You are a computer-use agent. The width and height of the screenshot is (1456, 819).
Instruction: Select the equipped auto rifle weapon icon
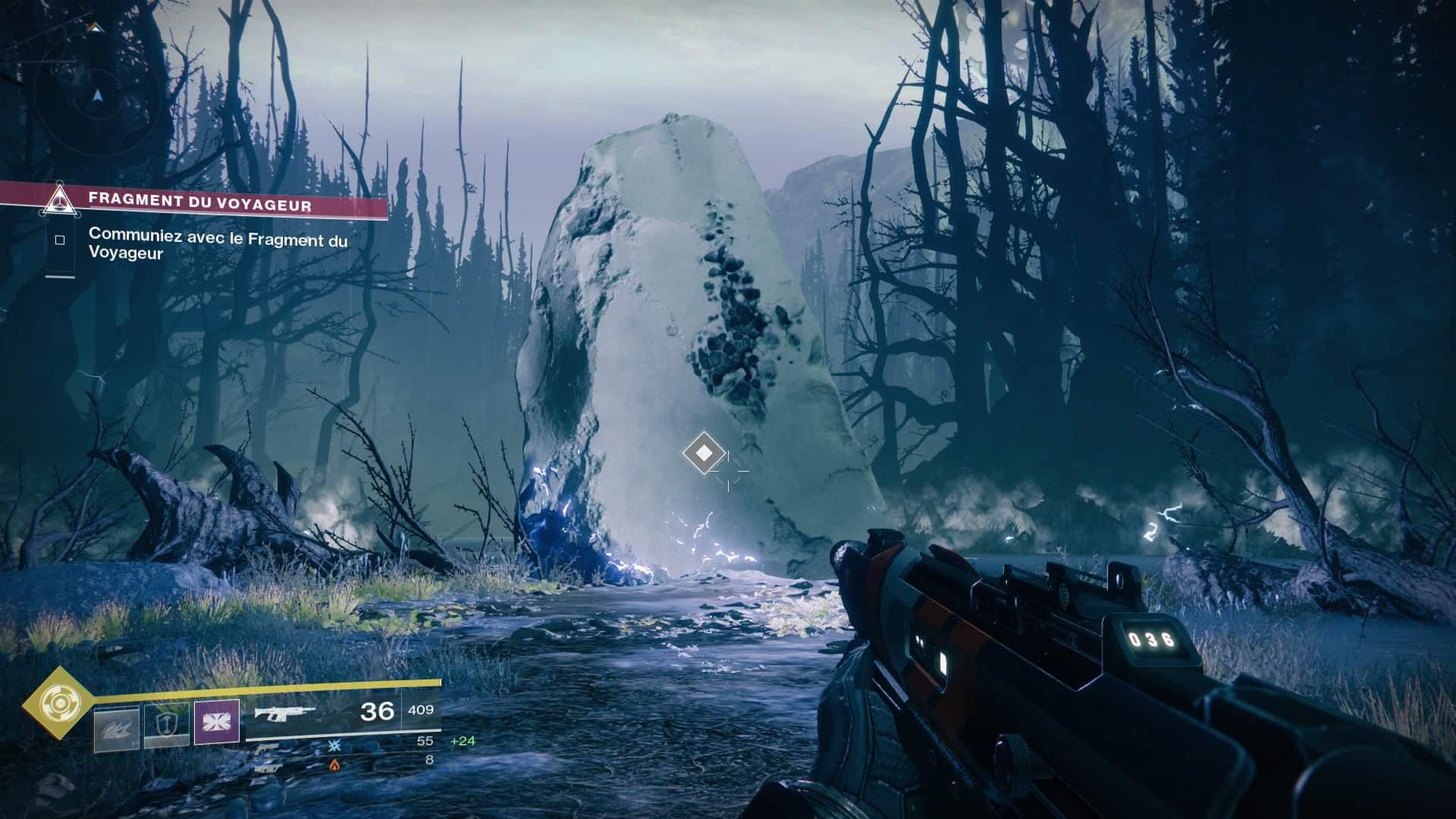[x=284, y=712]
